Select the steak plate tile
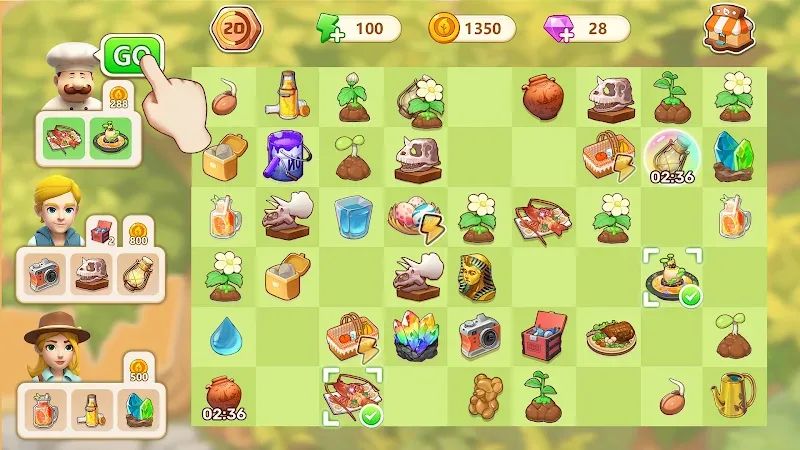The height and width of the screenshot is (450, 800). 607,336
